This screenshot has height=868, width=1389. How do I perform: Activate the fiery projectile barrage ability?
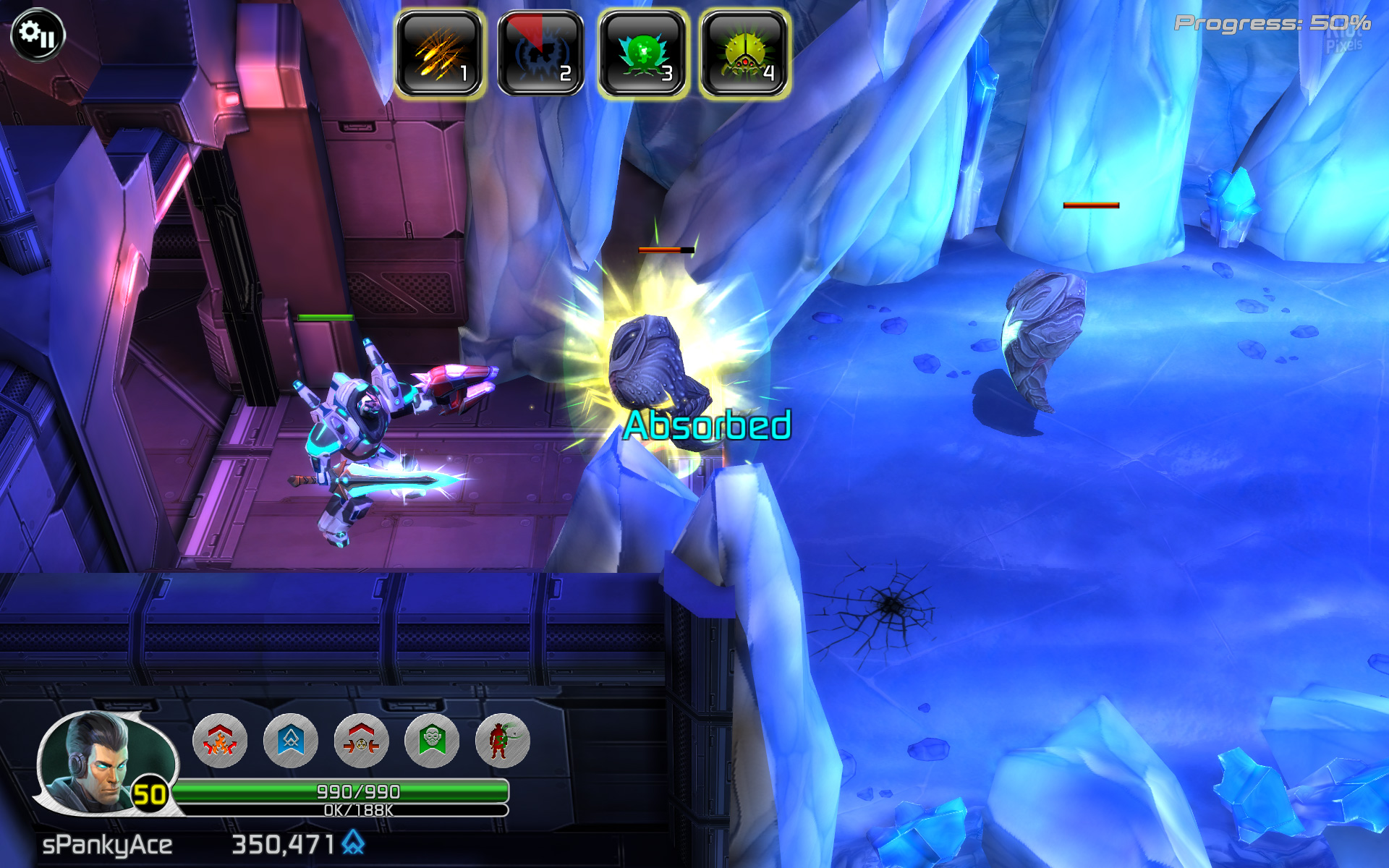(439, 54)
